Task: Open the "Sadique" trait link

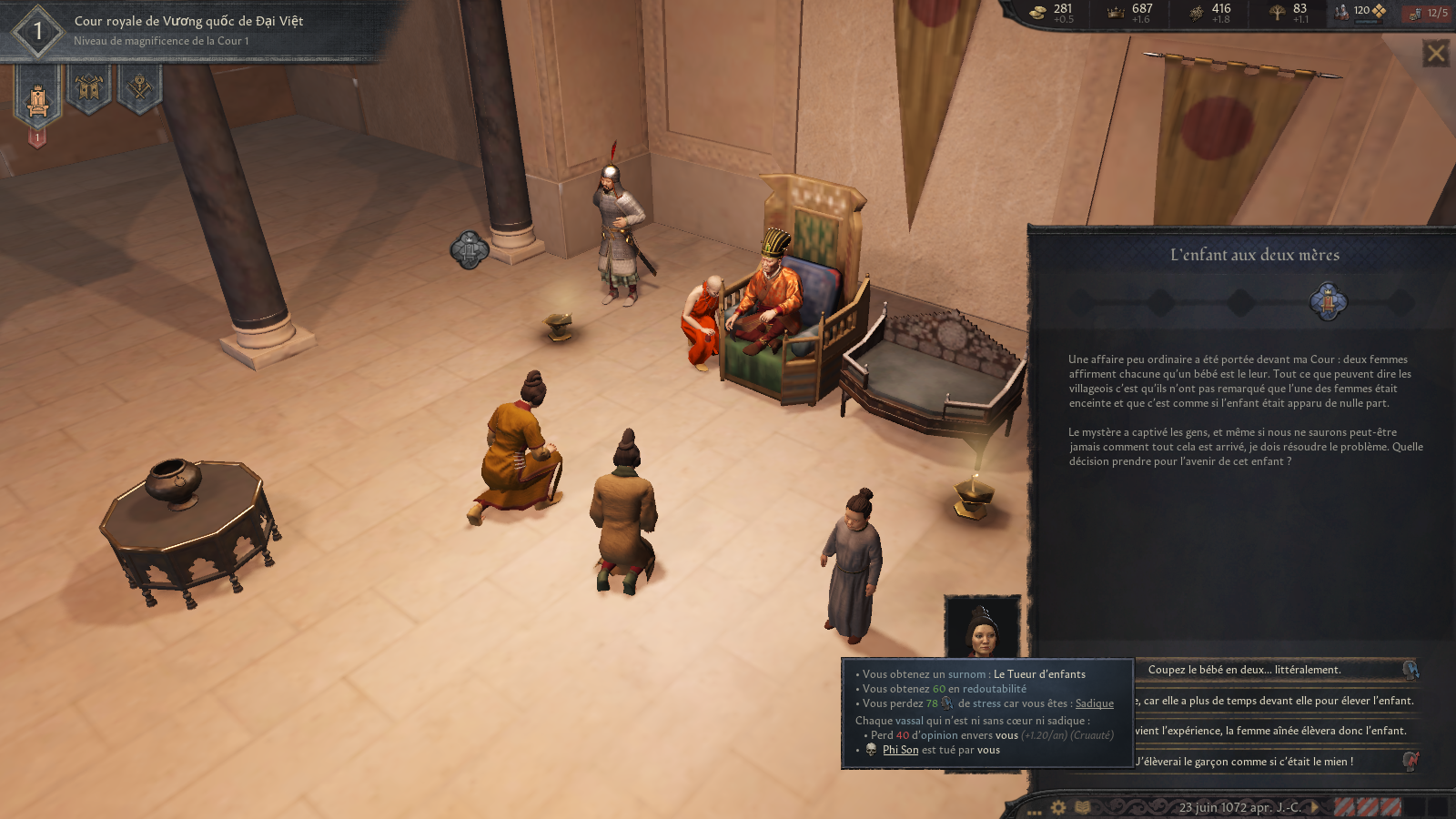Action: [1094, 703]
